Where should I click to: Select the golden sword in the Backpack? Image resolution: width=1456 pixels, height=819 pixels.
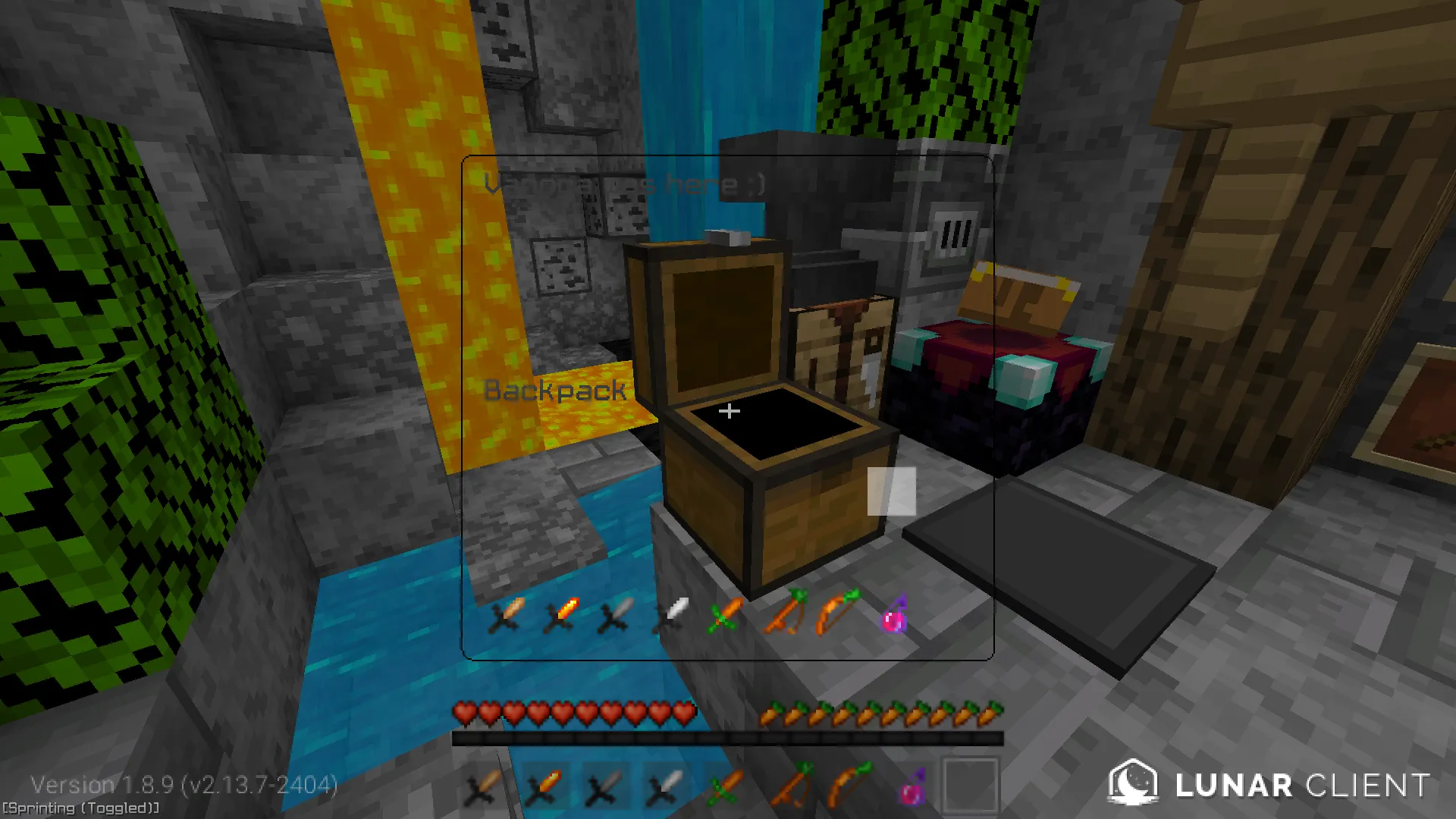565,616
